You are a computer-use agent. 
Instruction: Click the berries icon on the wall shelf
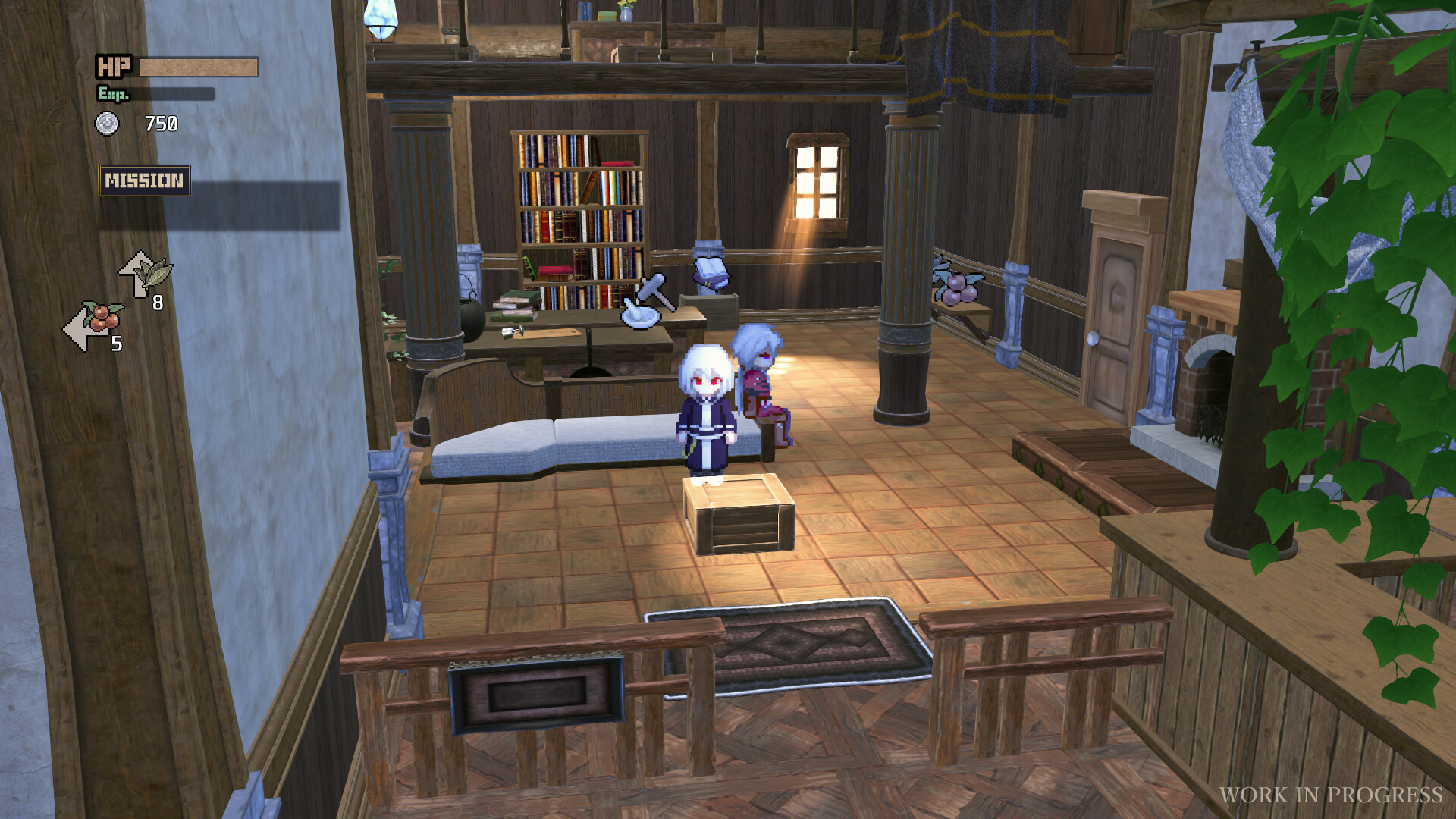957,288
